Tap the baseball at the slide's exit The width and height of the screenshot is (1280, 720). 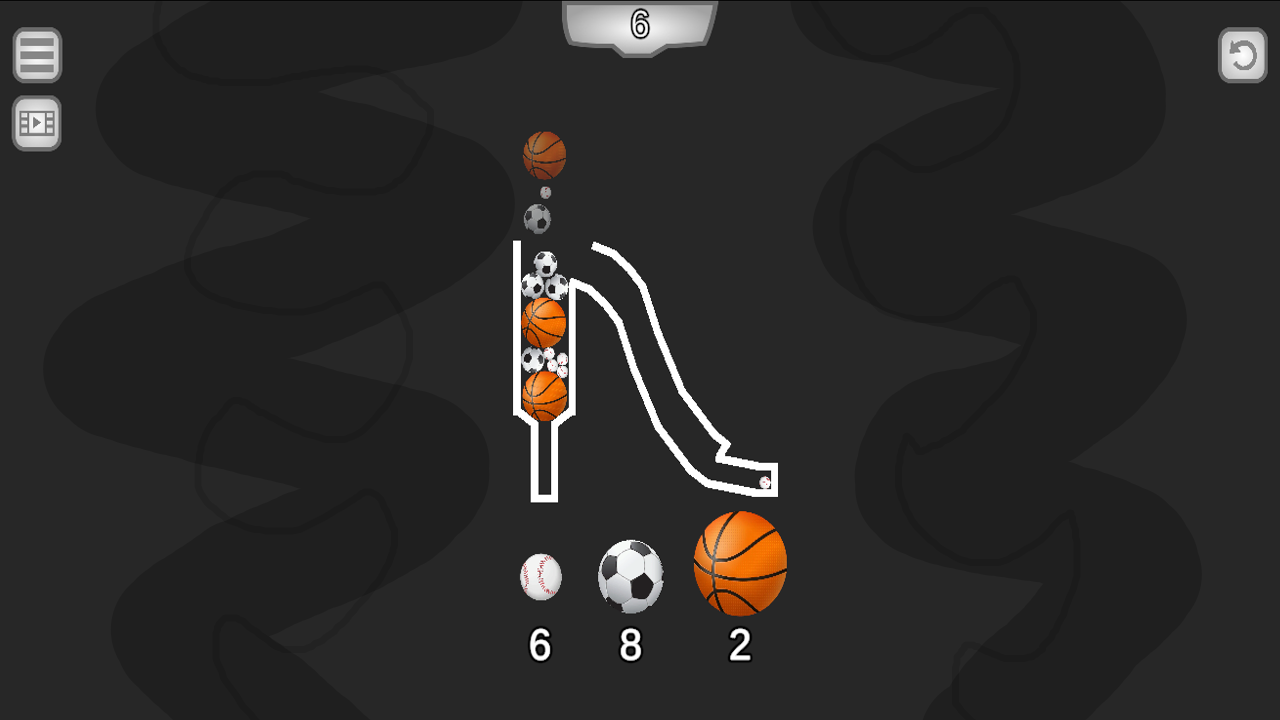click(x=763, y=482)
